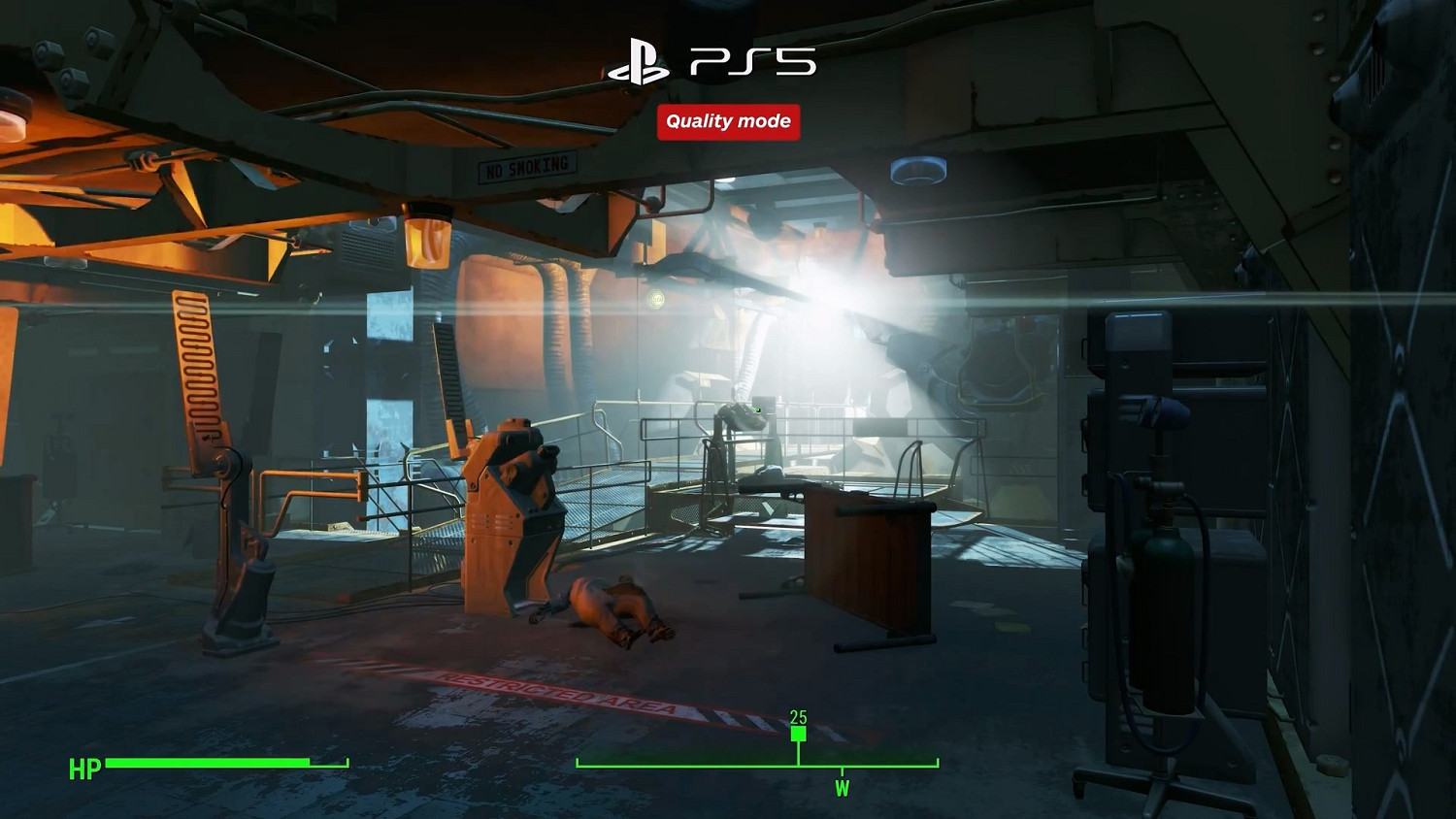Screen dimensions: 1456x819
Task: Click the green compass marker at 25
Action: [x=798, y=737]
